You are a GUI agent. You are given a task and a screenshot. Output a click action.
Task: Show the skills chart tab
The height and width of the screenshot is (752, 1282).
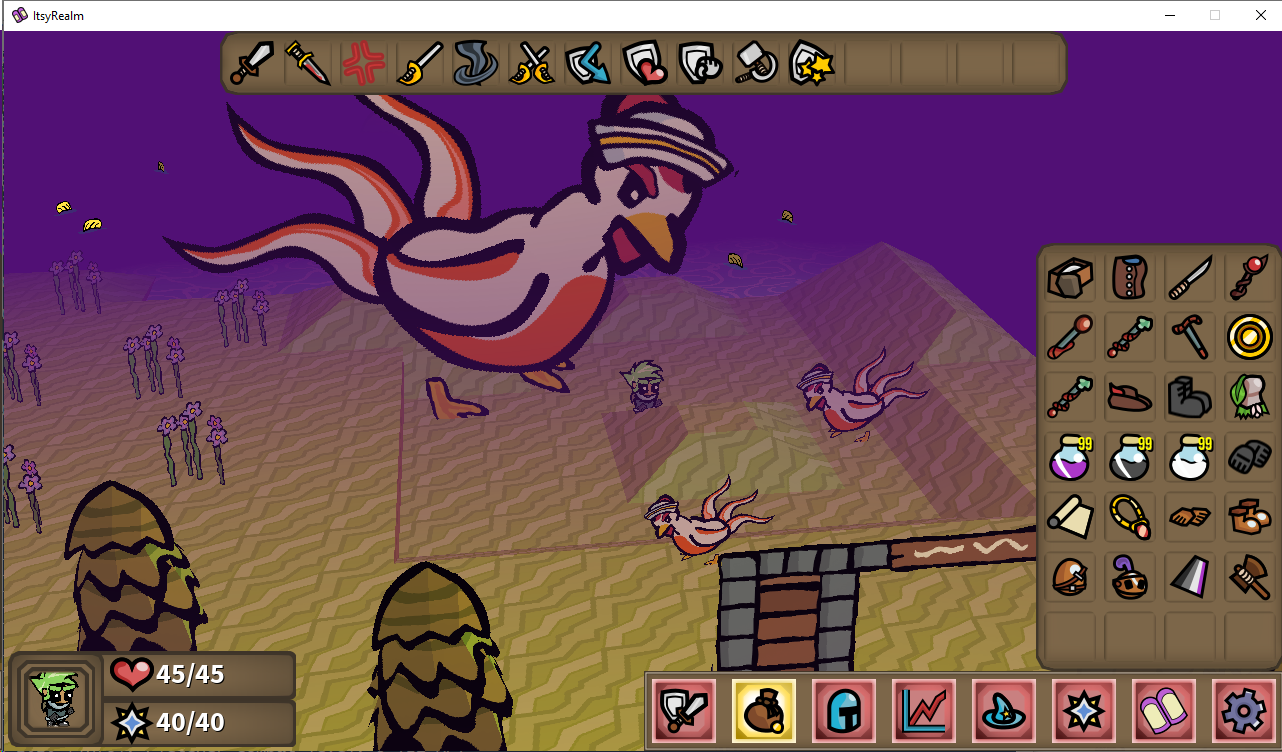pyautogui.click(x=924, y=711)
